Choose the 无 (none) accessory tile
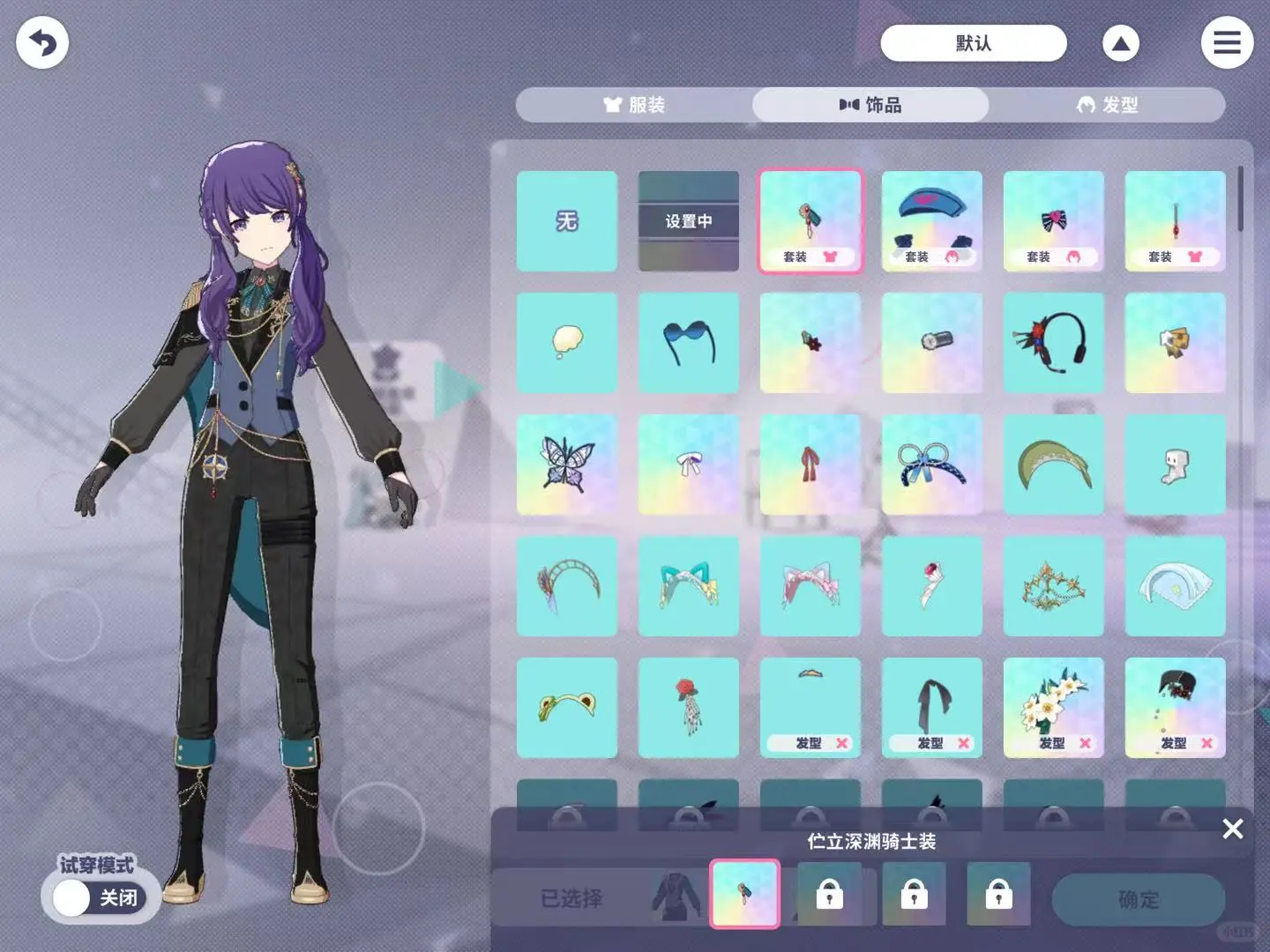 pos(567,221)
